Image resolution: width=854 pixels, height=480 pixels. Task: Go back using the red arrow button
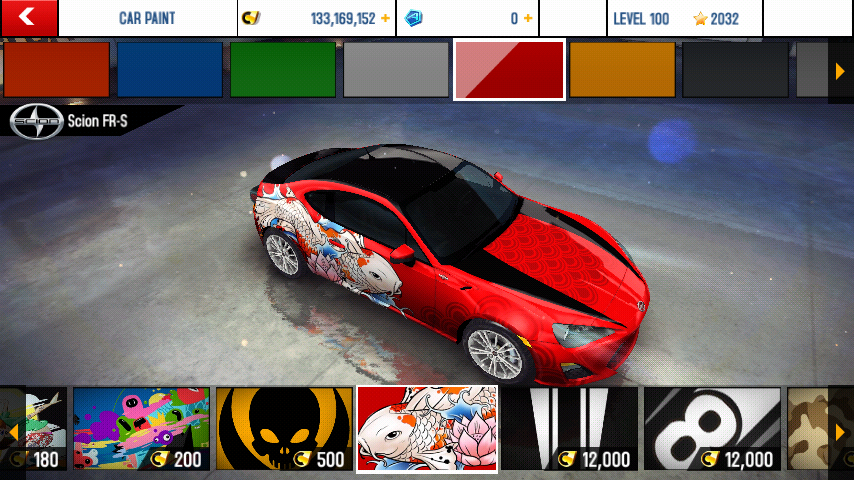point(28,17)
